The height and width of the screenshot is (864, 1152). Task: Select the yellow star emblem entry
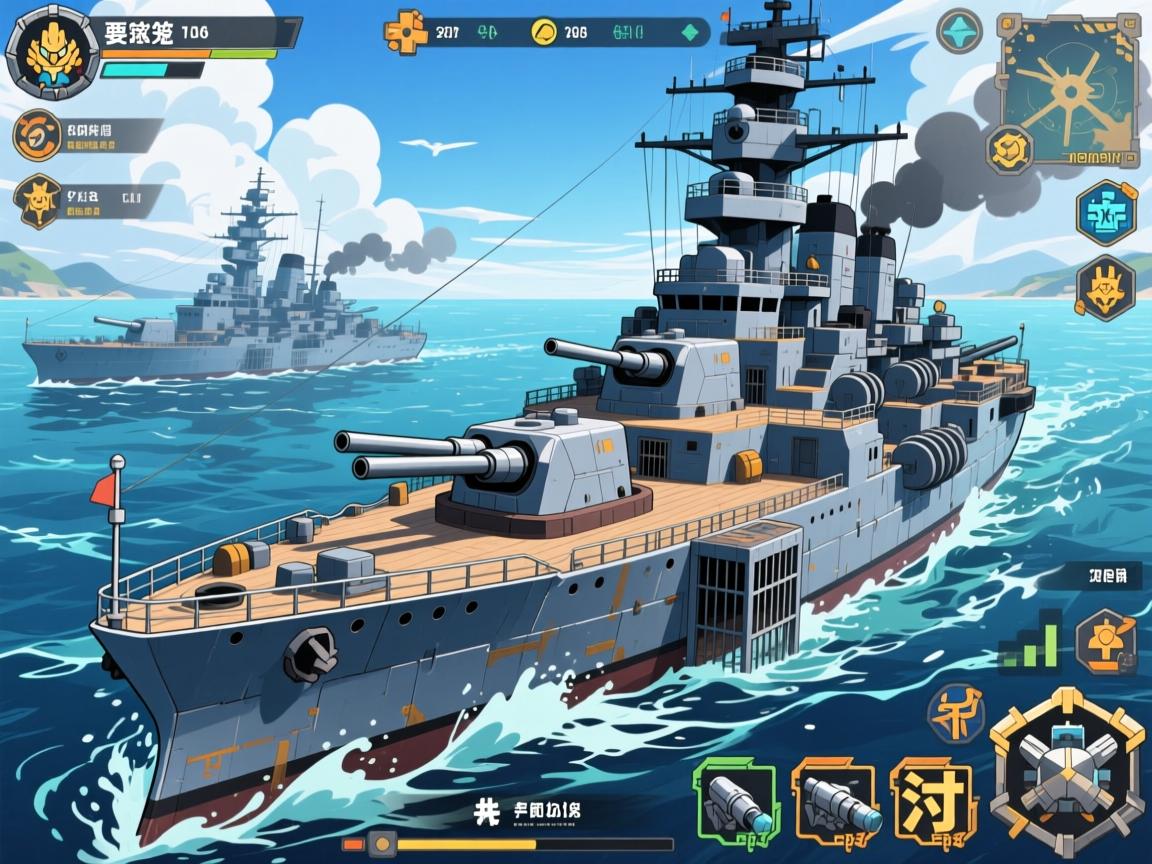pyautogui.click(x=38, y=200)
